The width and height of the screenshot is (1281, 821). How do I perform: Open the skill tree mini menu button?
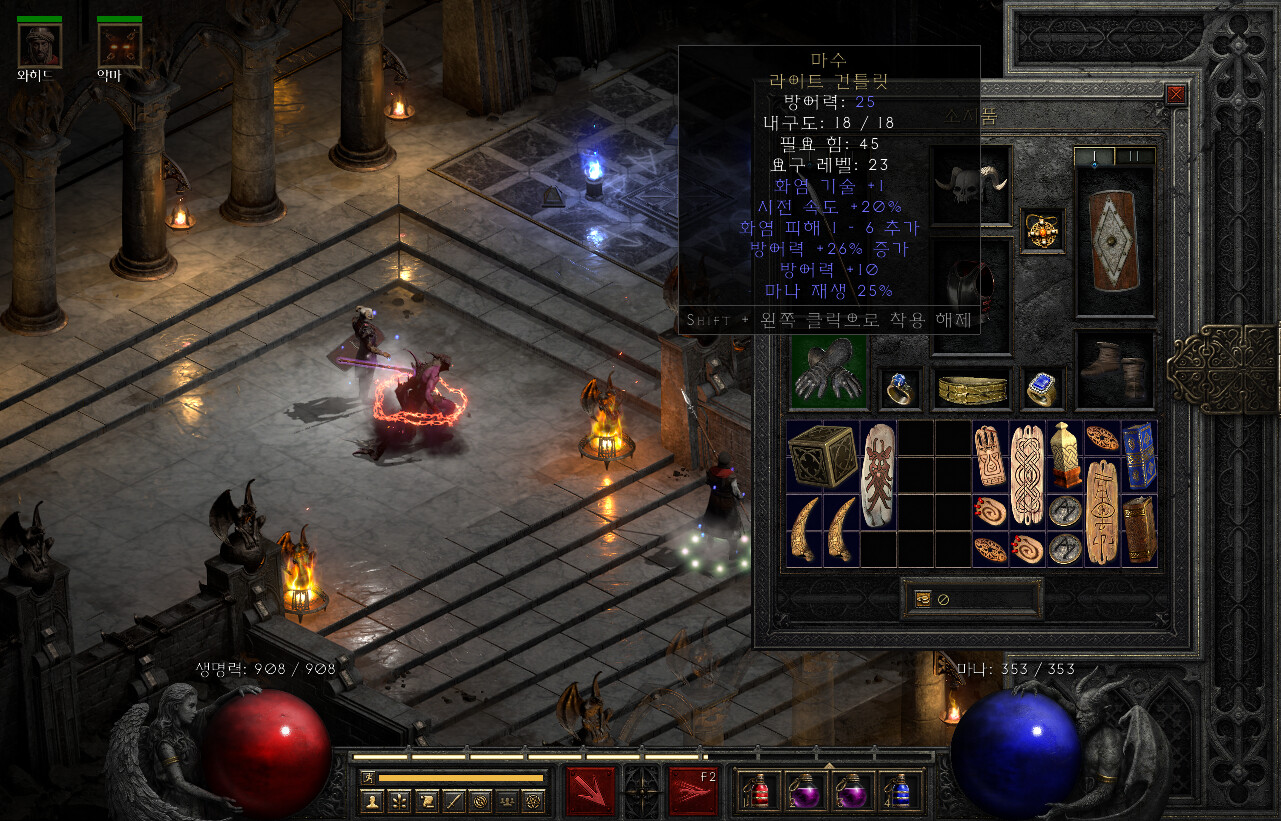[399, 800]
